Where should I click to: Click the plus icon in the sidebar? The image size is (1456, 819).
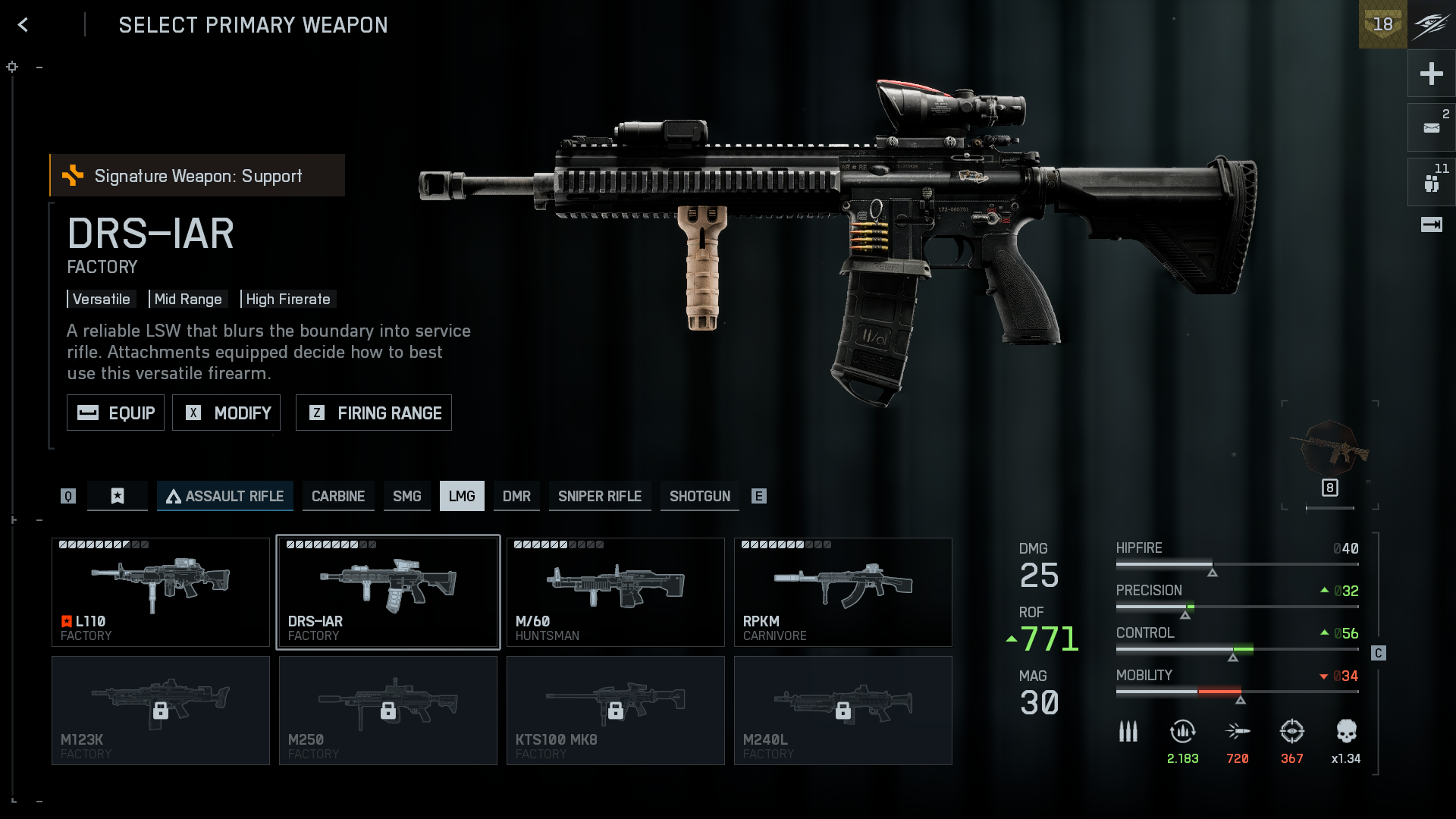(x=1431, y=74)
